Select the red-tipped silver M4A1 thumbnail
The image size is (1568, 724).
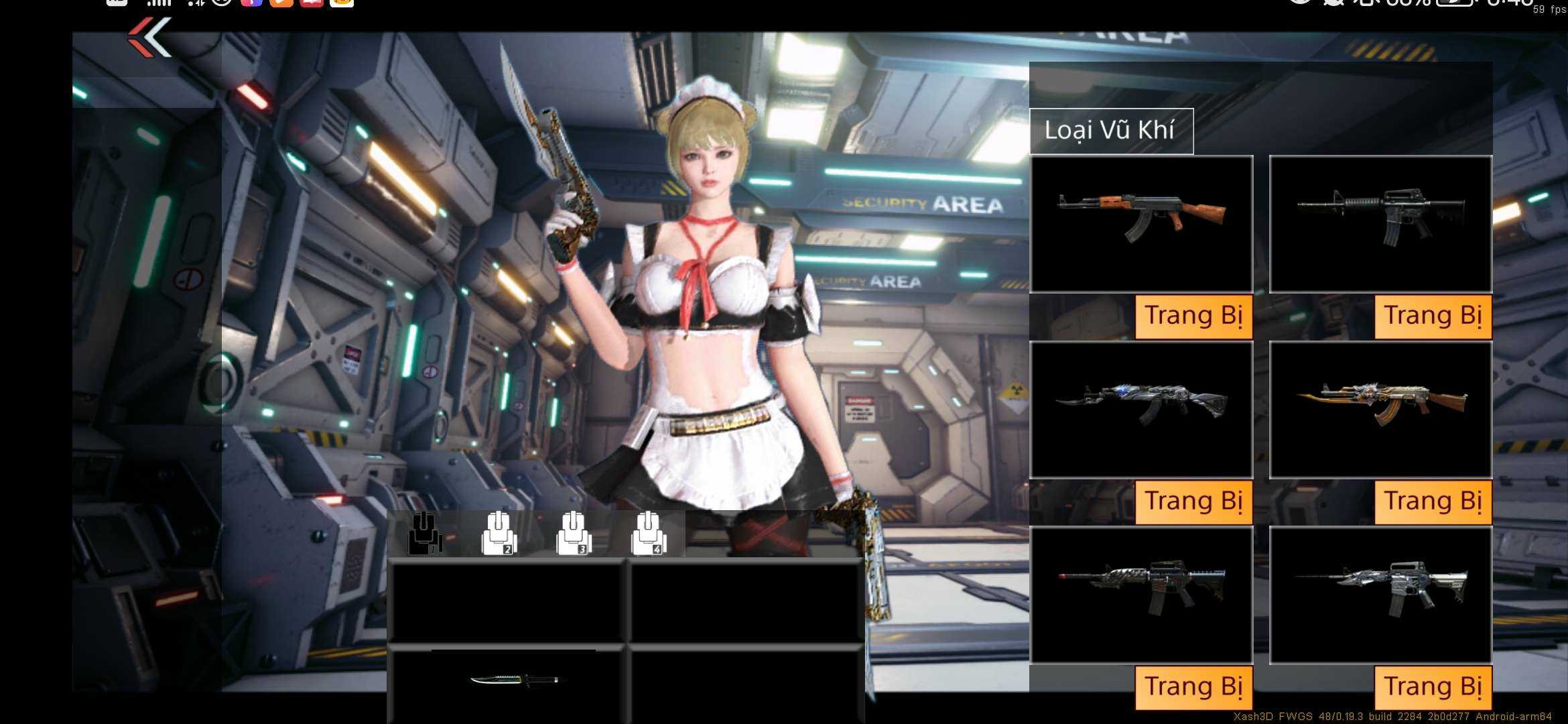(1141, 595)
